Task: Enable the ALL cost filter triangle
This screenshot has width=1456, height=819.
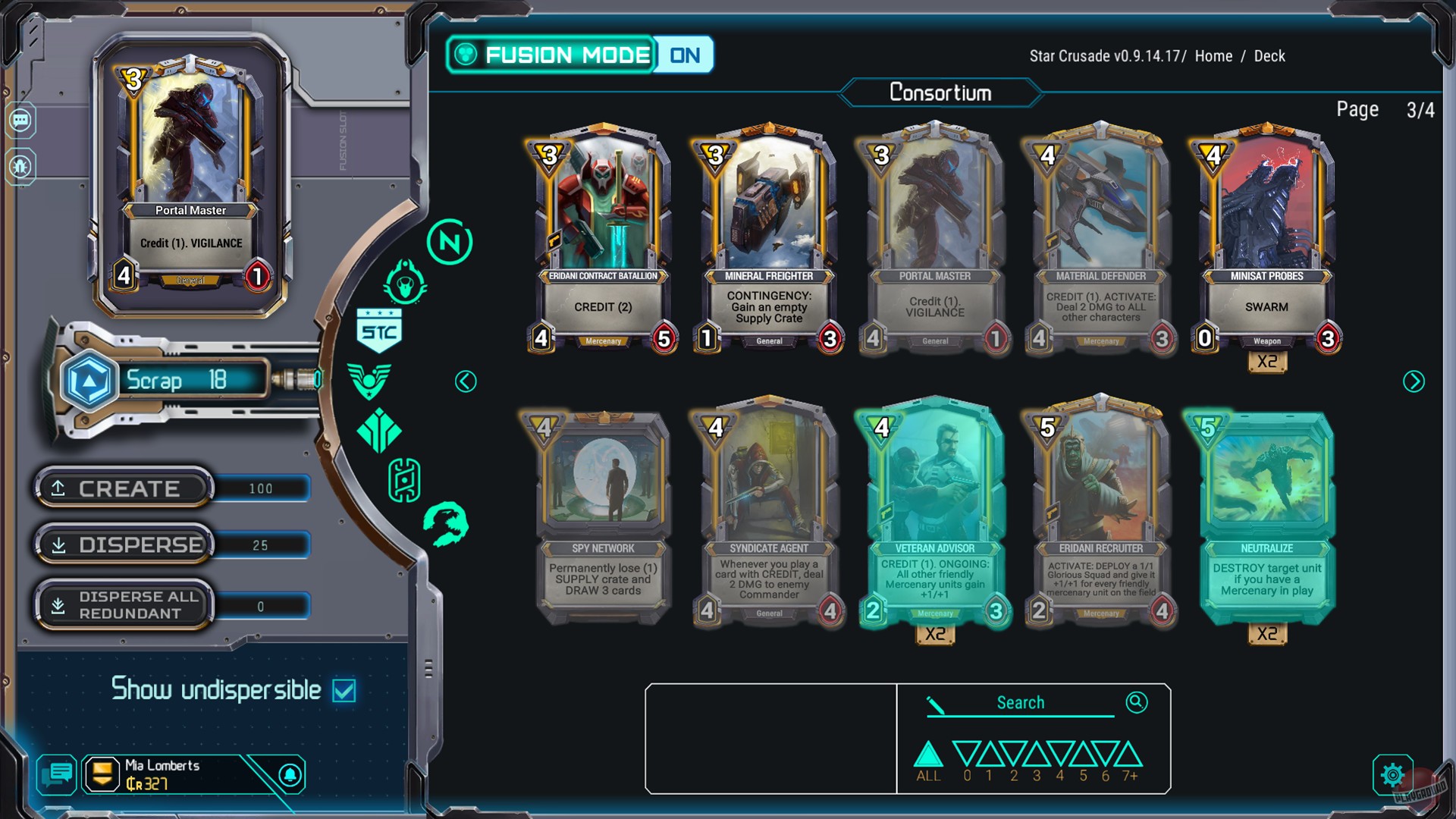Action: pyautogui.click(x=927, y=755)
